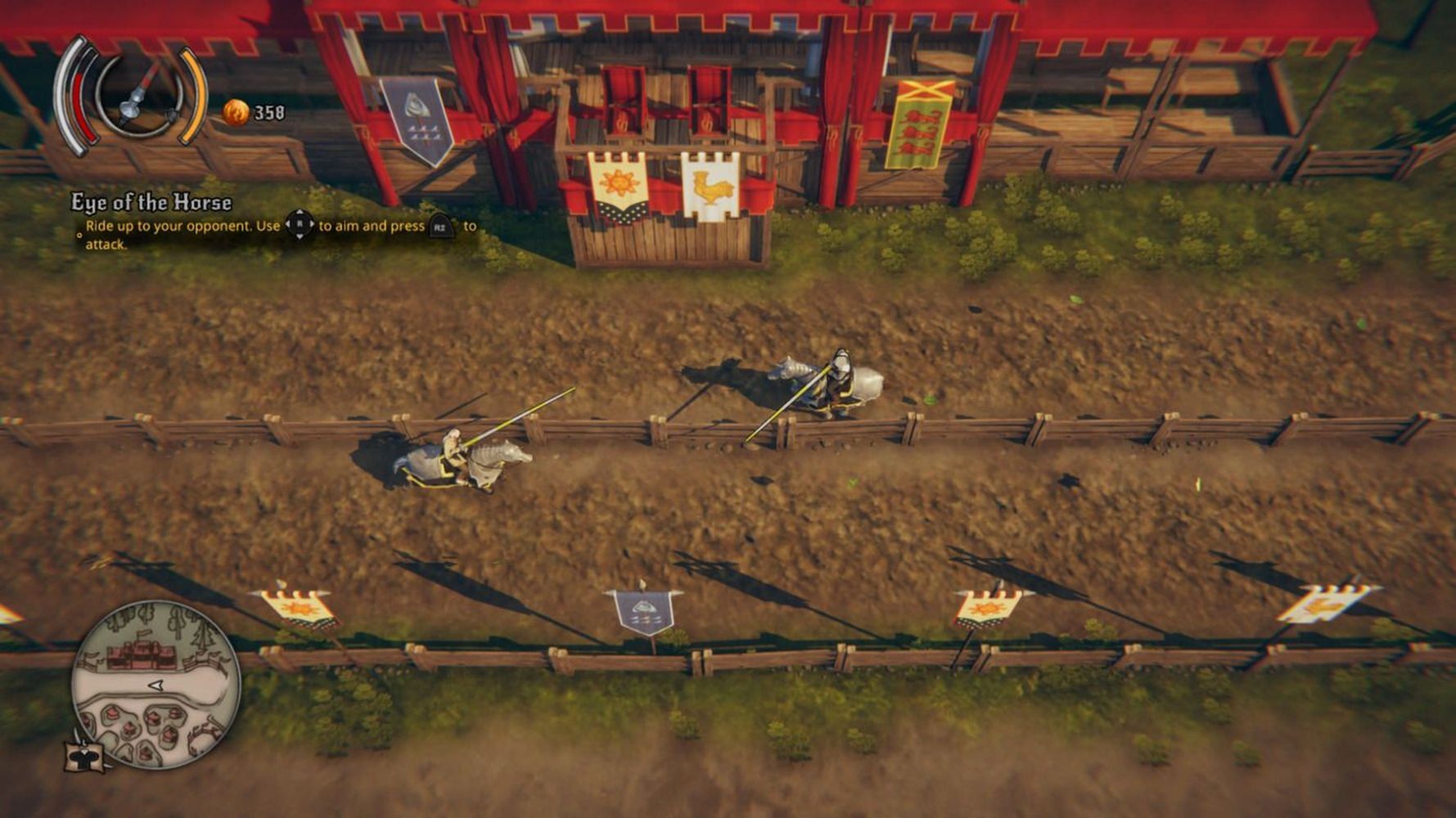Open the circular minimap
1456x818 pixels.
pos(156,684)
